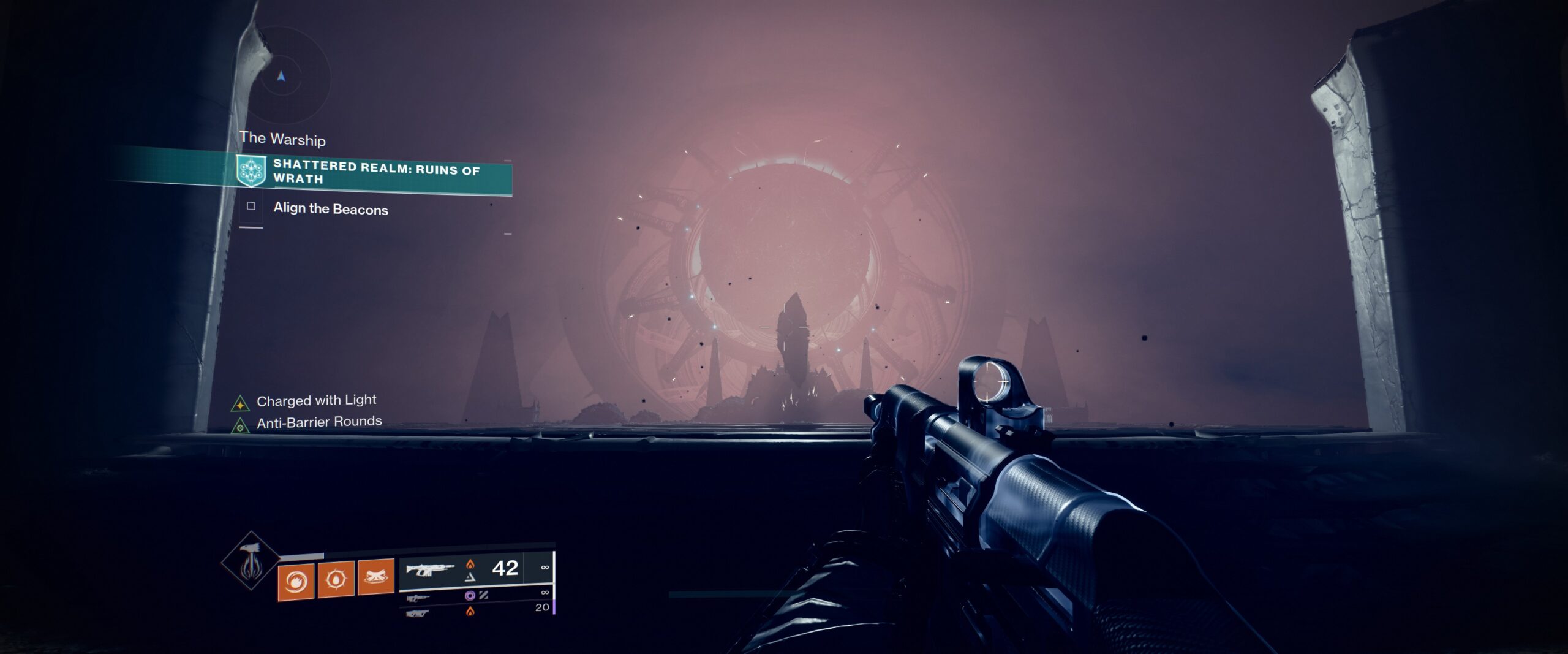The image size is (1568, 654).
Task: Click the Charged with Light buff icon
Action: (x=240, y=404)
